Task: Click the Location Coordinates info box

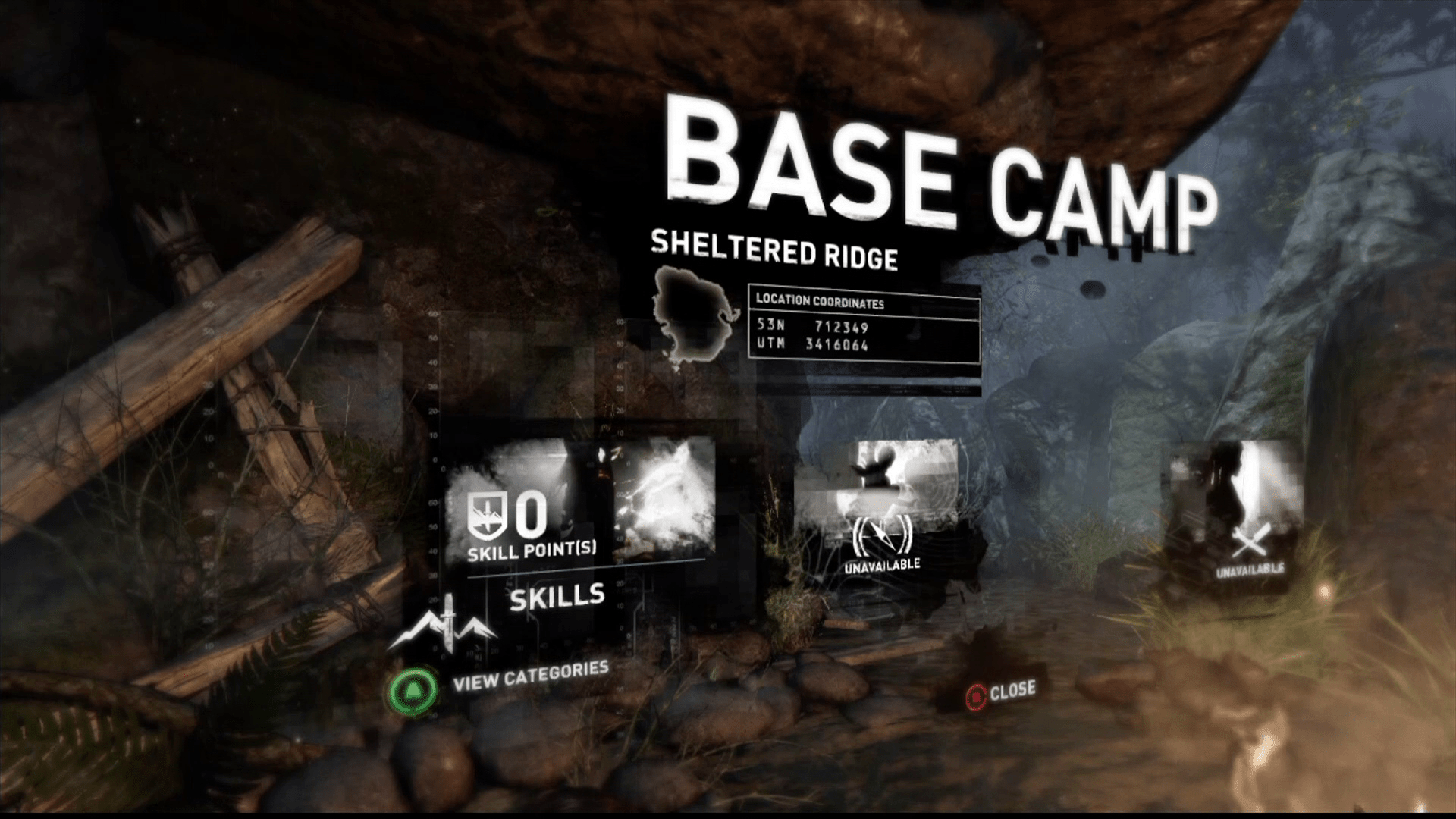Action: pos(864,325)
